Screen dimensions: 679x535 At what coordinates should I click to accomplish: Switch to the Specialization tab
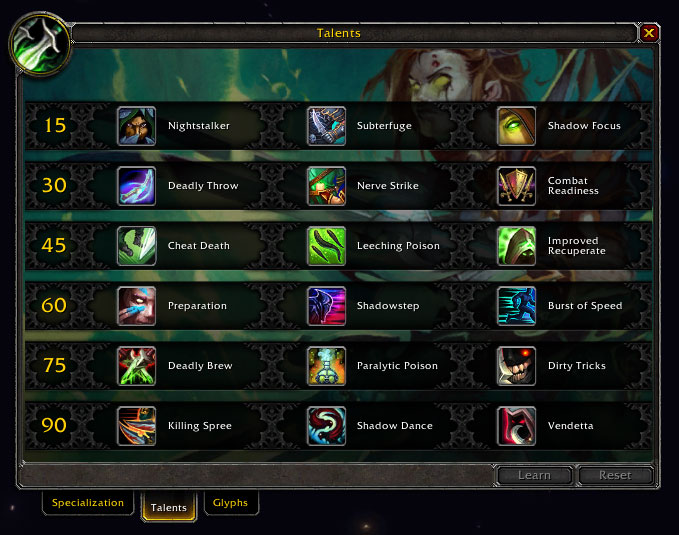pyautogui.click(x=88, y=503)
